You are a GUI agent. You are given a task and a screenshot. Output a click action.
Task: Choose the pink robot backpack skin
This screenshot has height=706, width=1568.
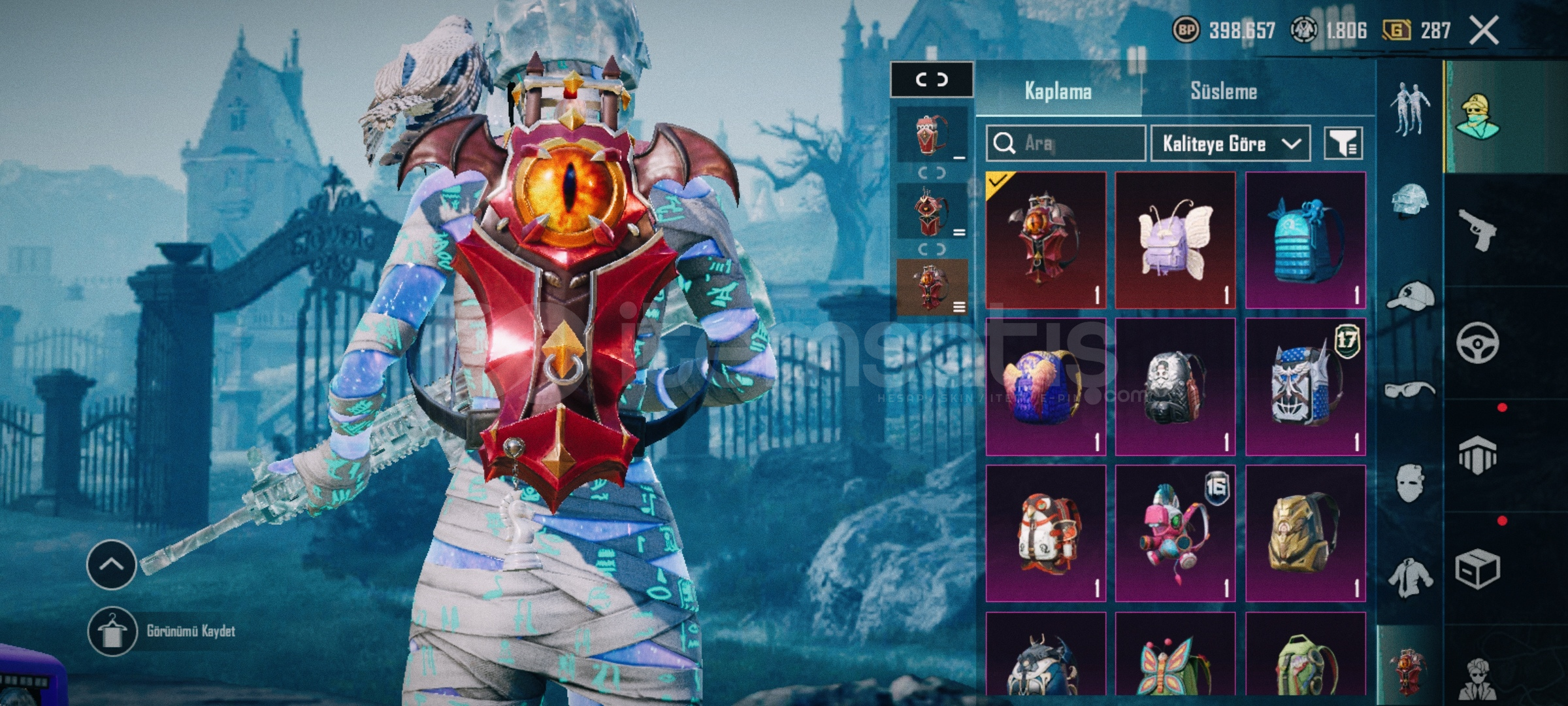(1175, 533)
